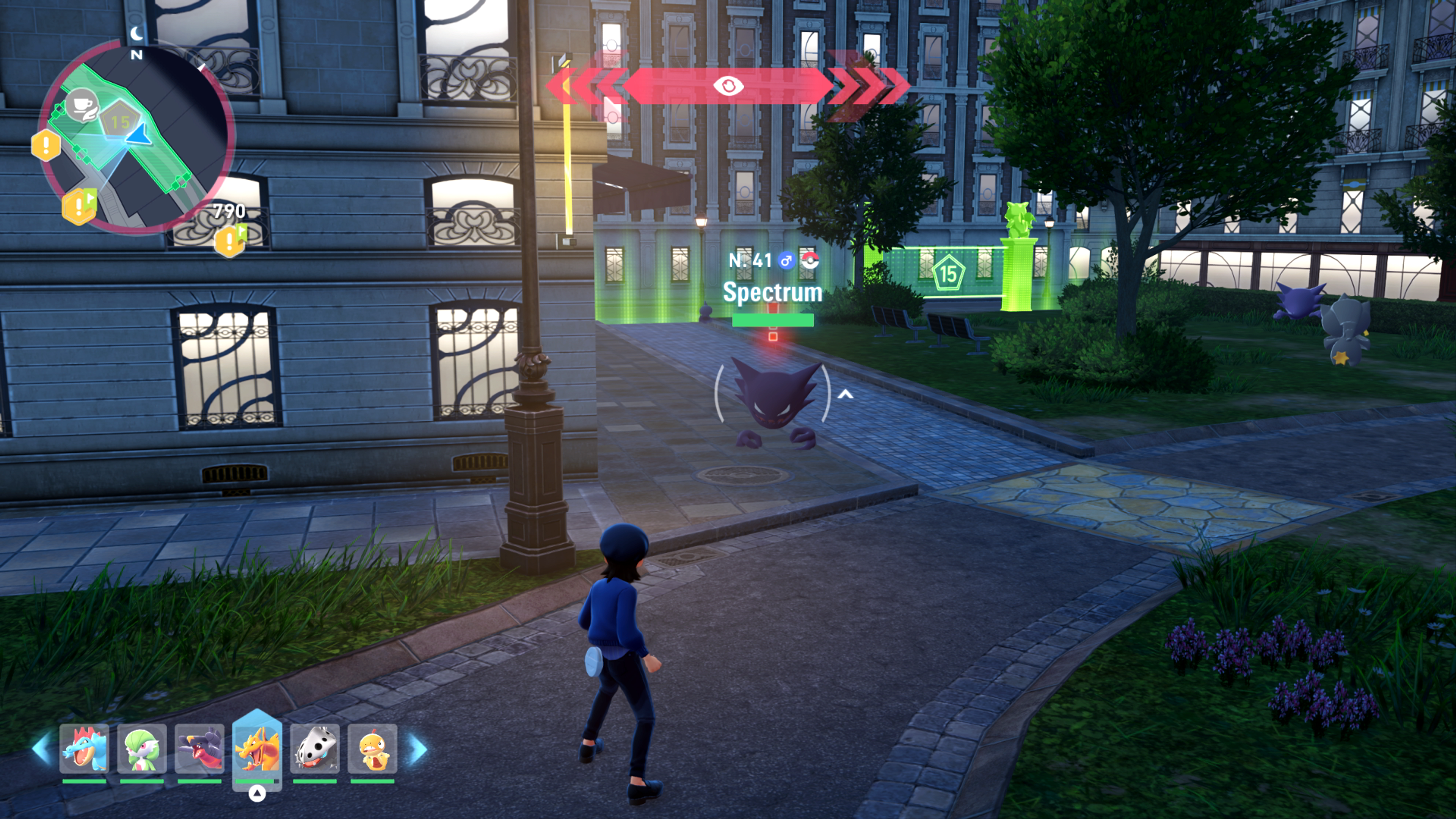Switch to Gardevoir in the party bar
This screenshot has height=819, width=1456.
pos(141,748)
